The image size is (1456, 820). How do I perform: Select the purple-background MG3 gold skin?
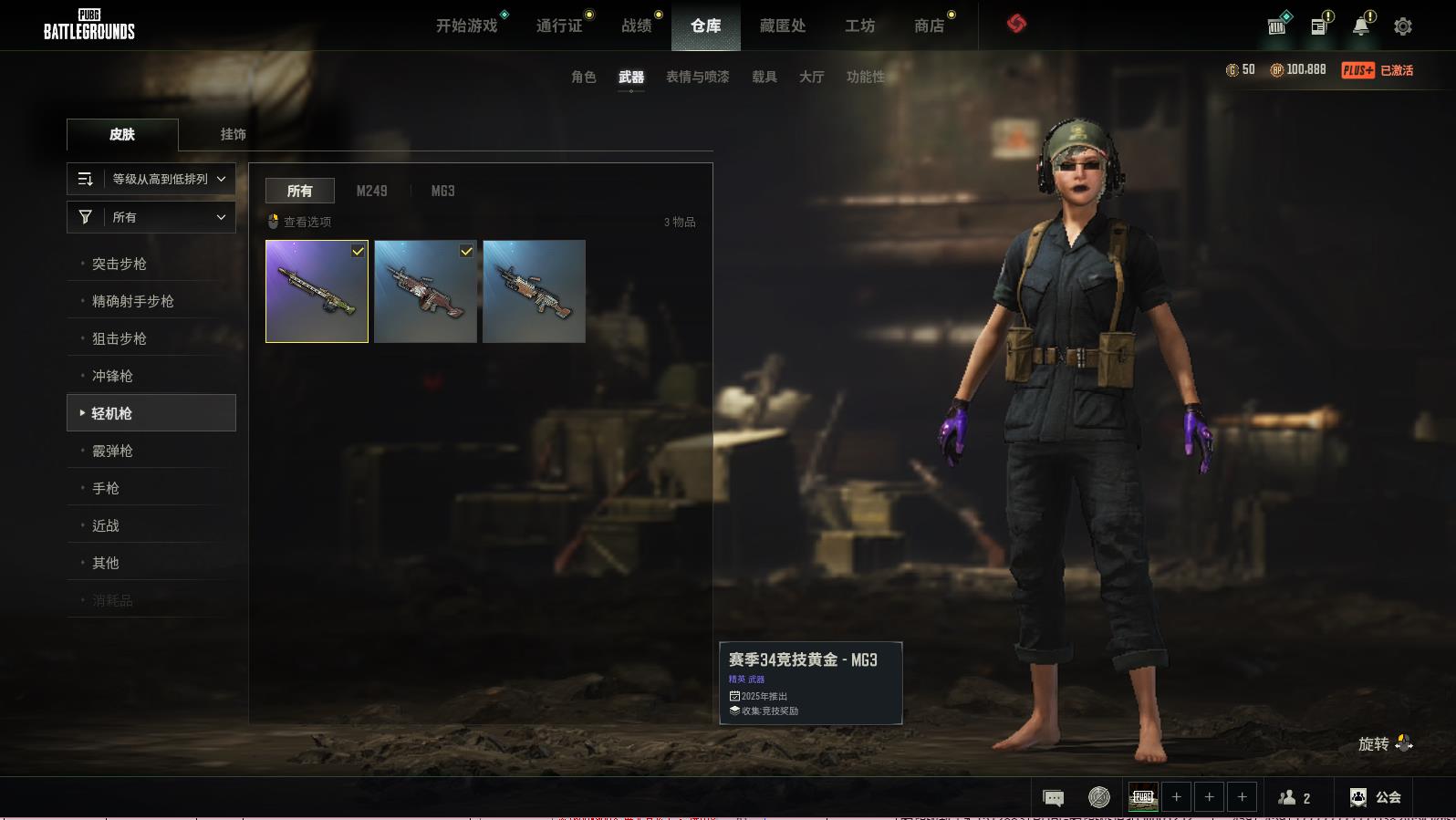pyautogui.click(x=317, y=292)
